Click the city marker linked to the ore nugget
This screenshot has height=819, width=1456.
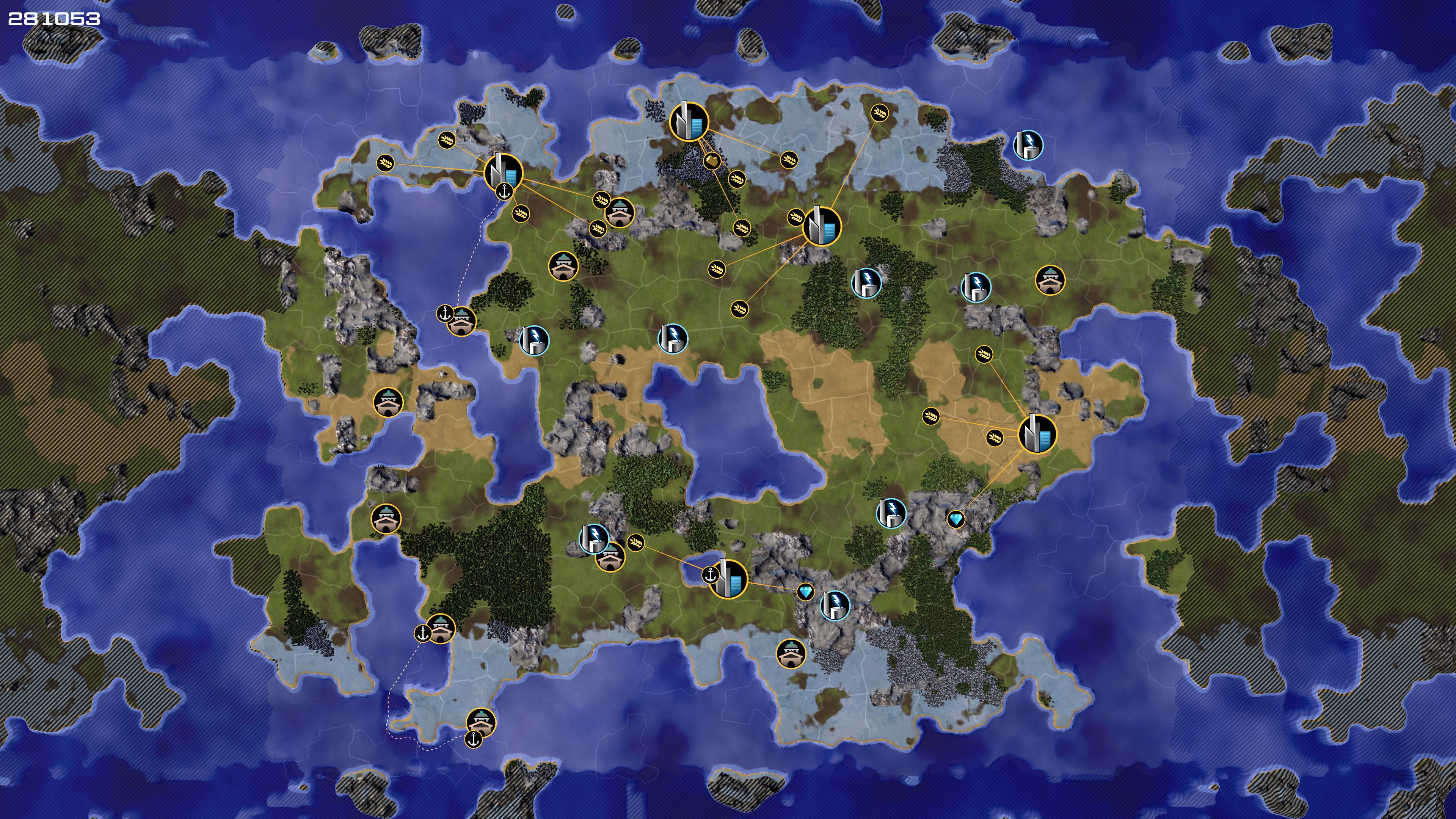[689, 121]
